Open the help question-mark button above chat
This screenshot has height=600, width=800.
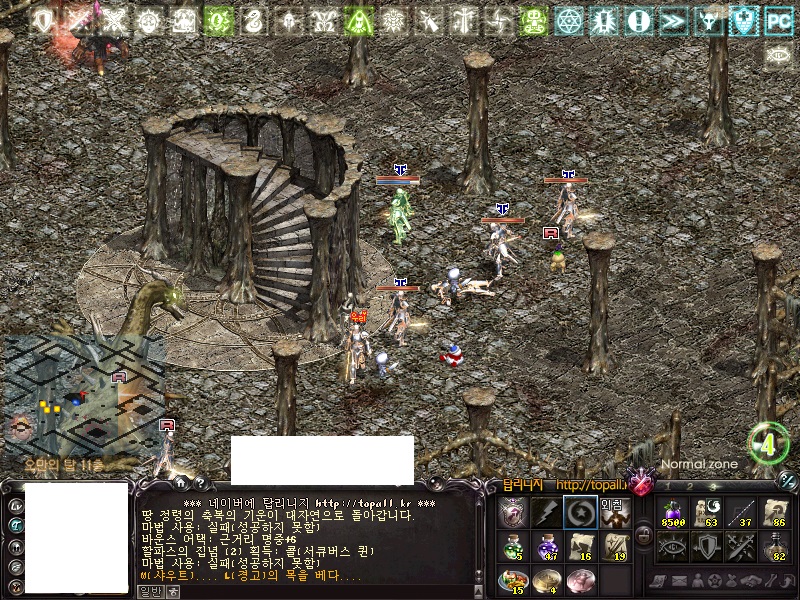(201, 483)
